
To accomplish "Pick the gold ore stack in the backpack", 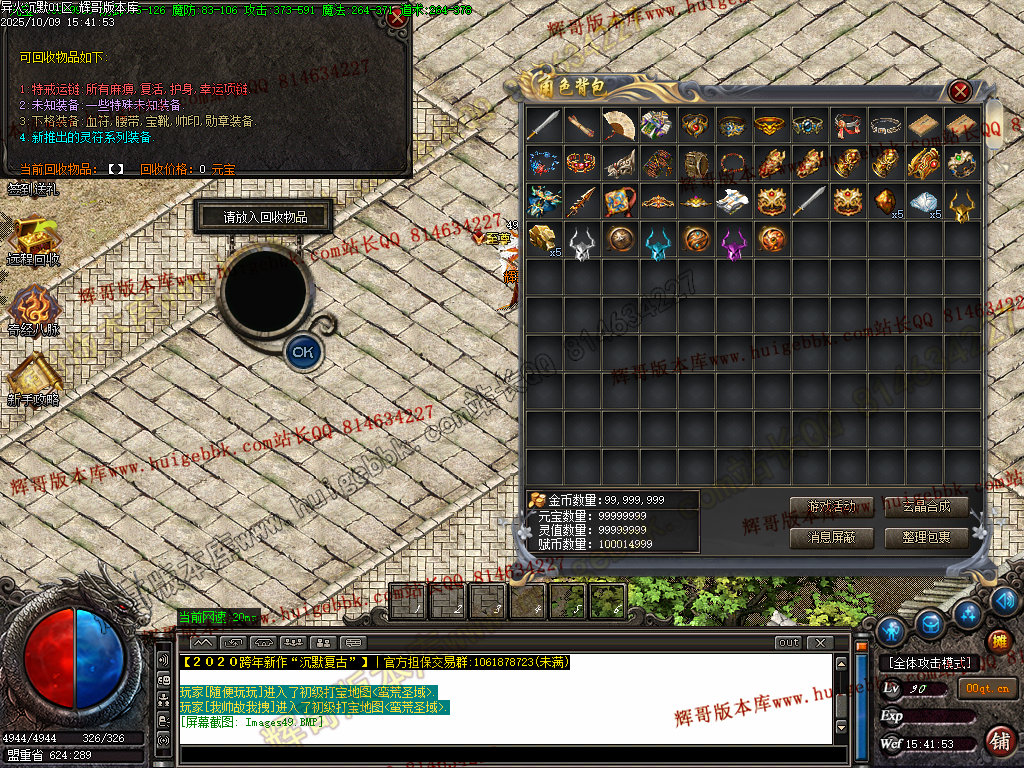I will pos(544,240).
